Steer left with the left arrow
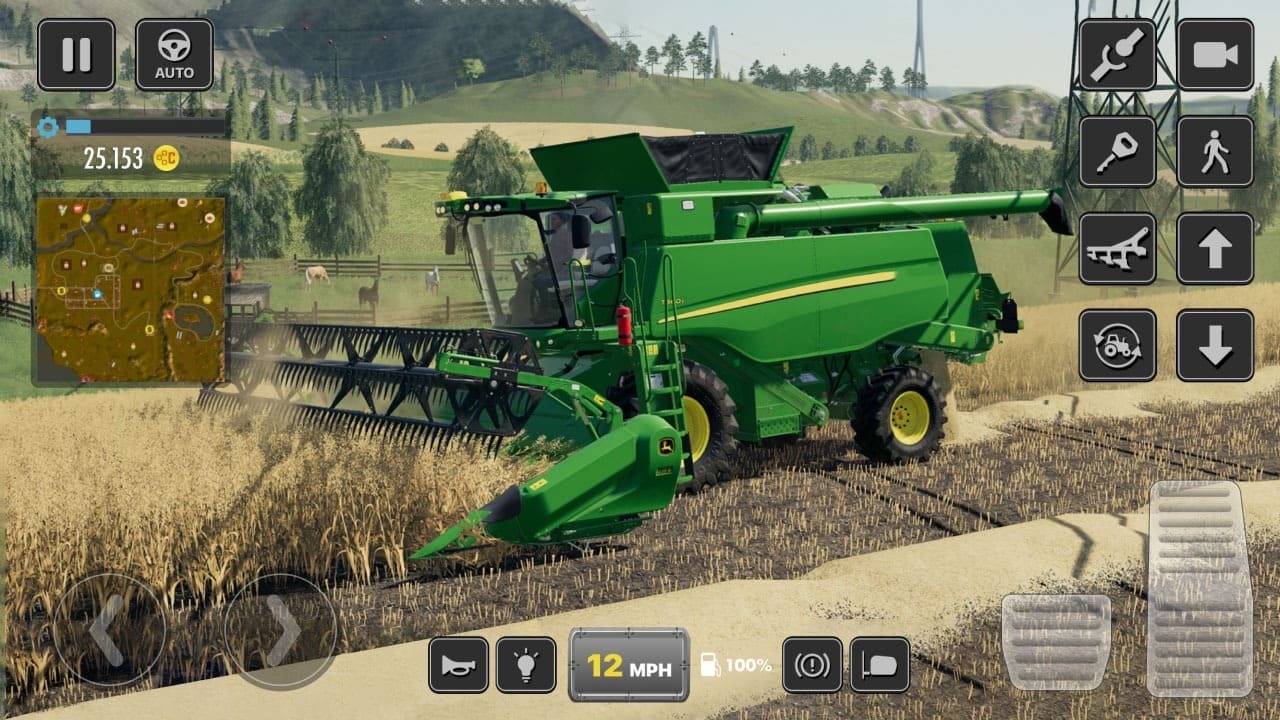This screenshot has width=1280, height=720. pyautogui.click(x=109, y=630)
